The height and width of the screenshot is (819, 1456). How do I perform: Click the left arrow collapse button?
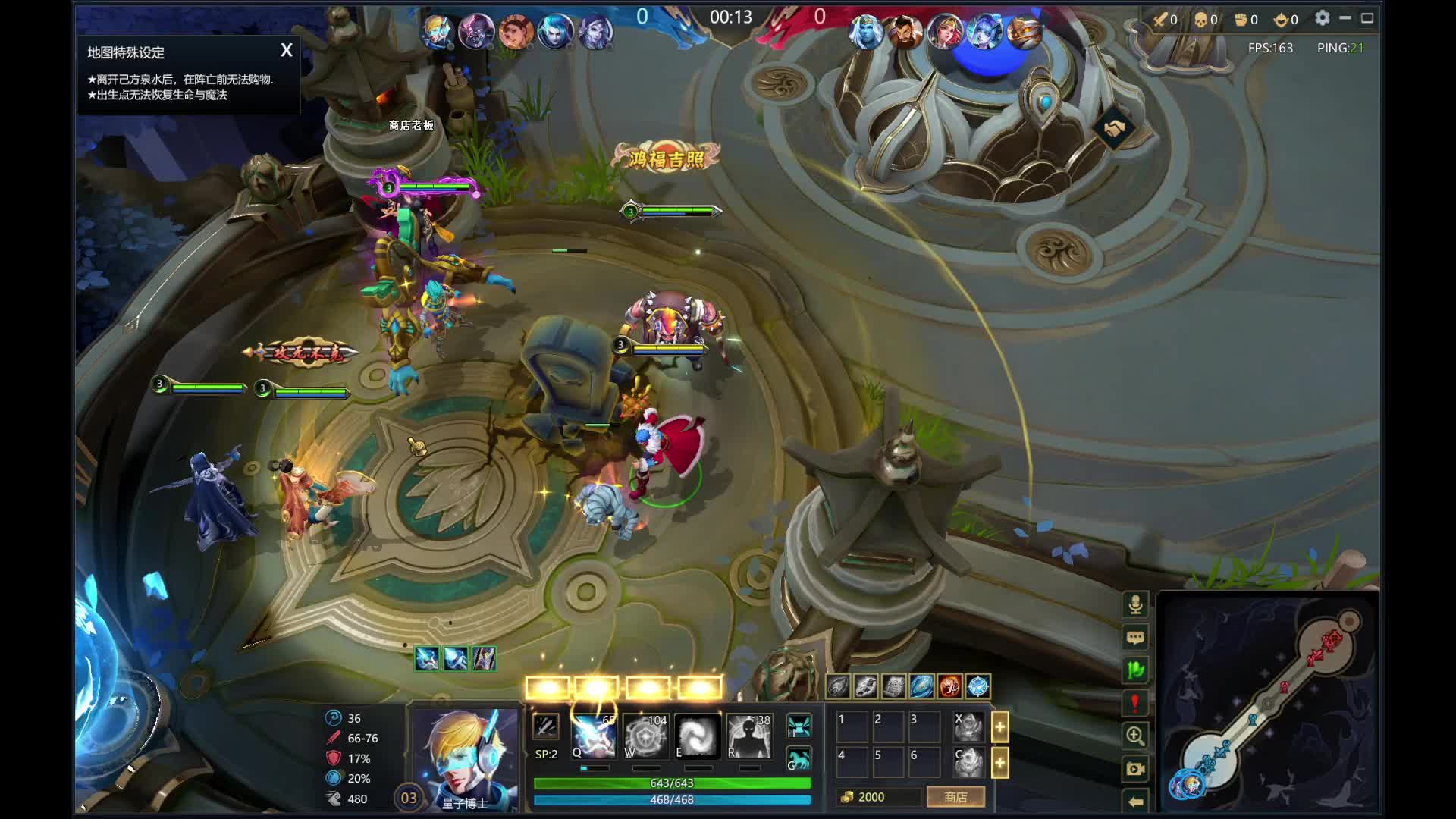[x=1135, y=802]
